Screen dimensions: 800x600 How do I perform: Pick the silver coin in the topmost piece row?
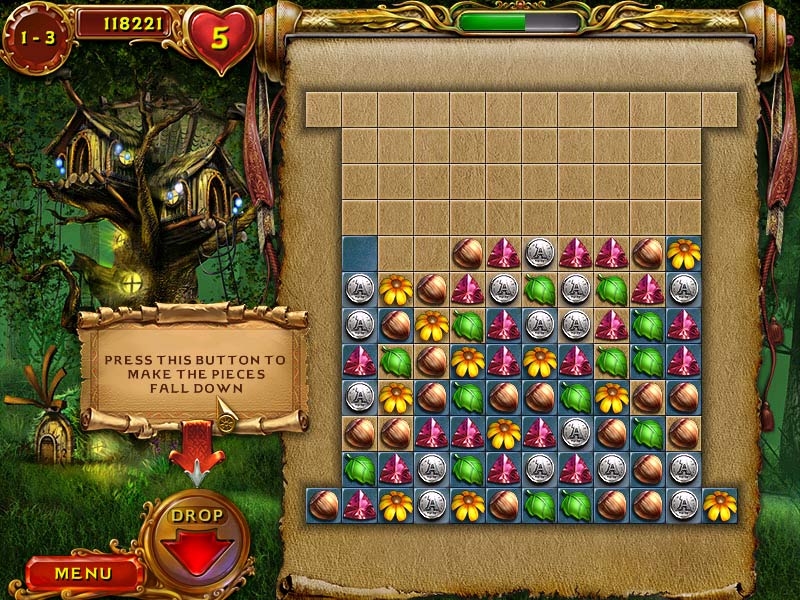pos(540,253)
